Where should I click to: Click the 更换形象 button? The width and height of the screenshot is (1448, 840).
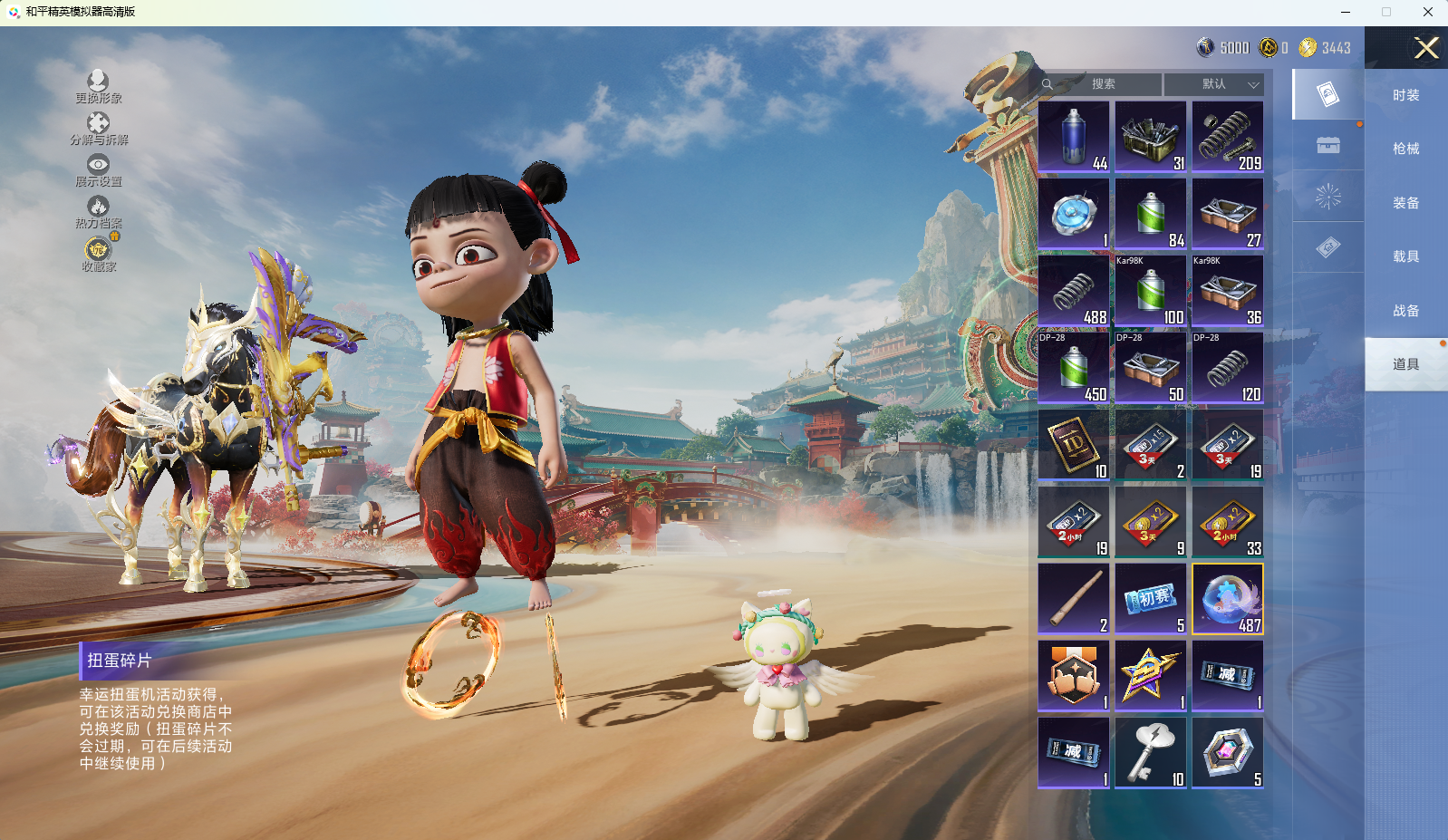[x=98, y=87]
